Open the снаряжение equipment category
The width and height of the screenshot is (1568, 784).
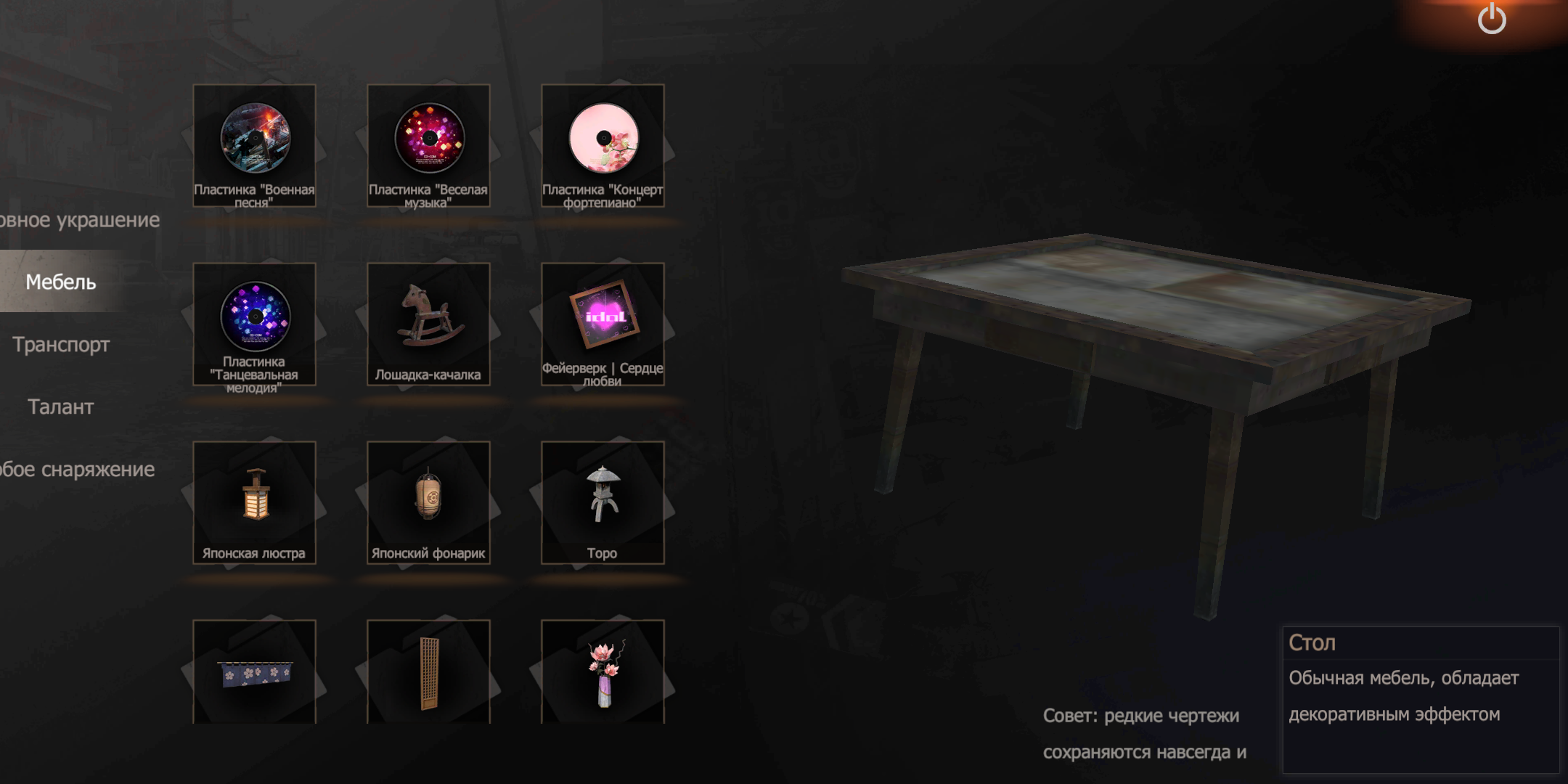click(x=77, y=469)
